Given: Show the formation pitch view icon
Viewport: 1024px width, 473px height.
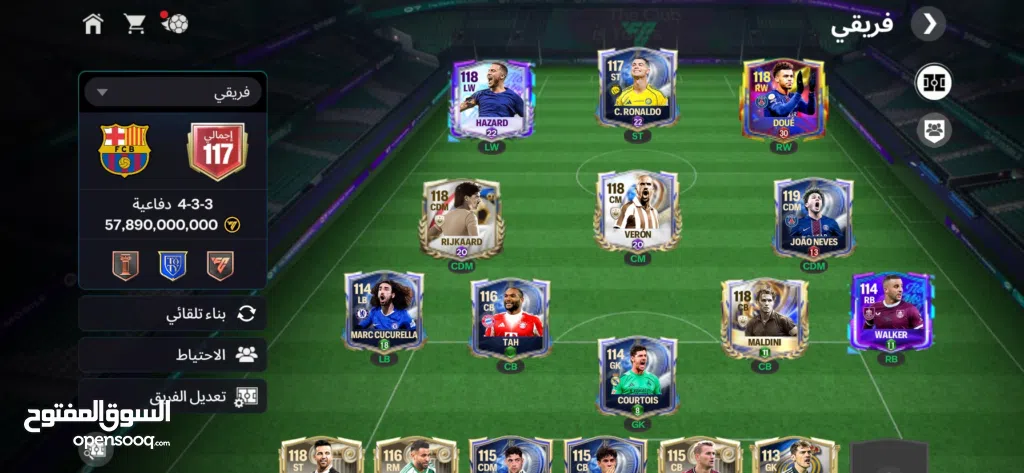Looking at the screenshot, I should point(934,82).
